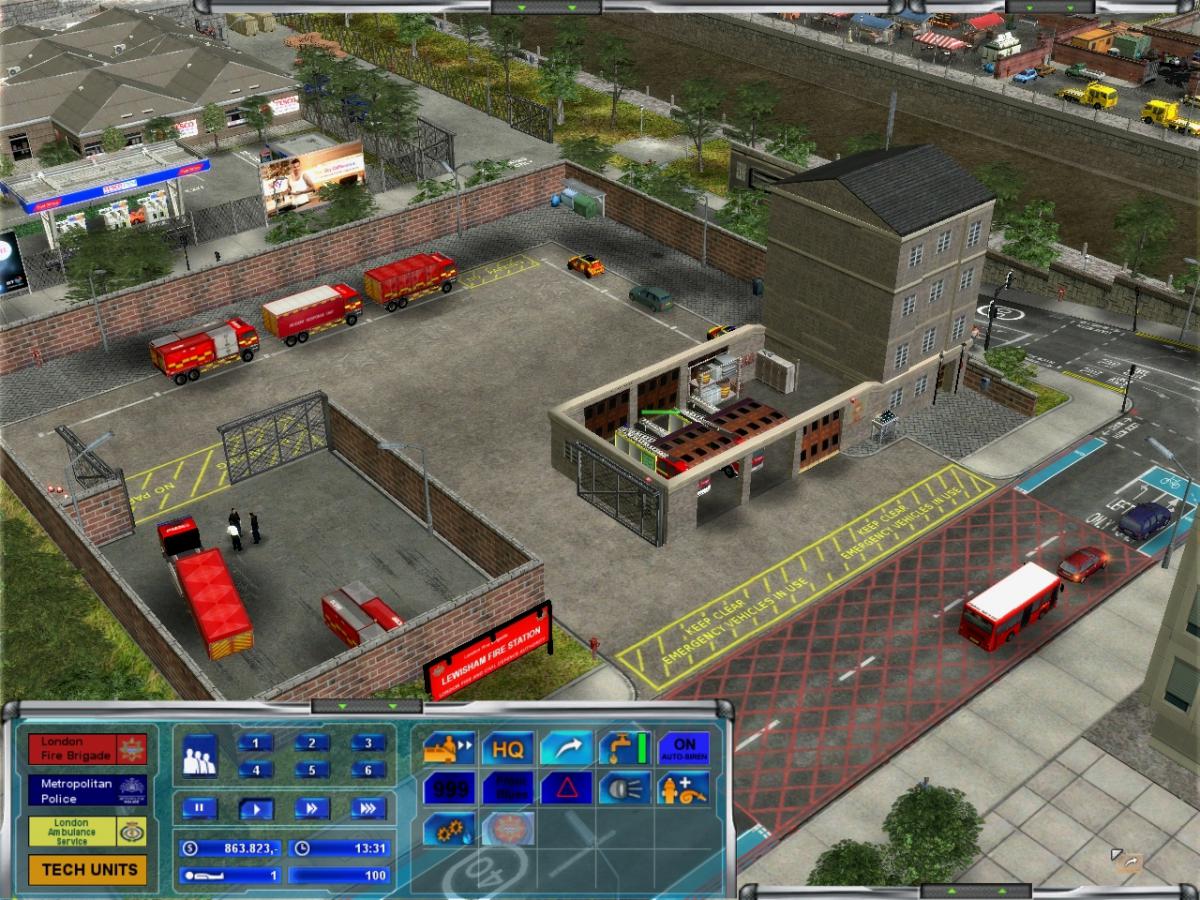The image size is (1200, 900).
Task: Select control group 1
Action: [x=255, y=743]
